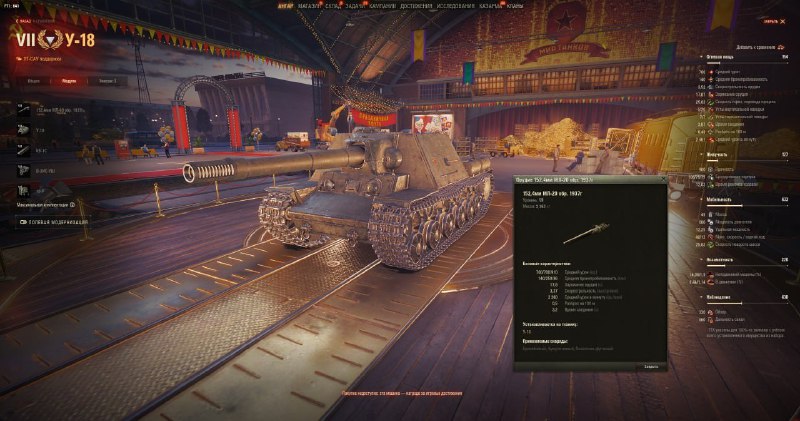Image resolution: width=800 pixels, height=421 pixels.
Task: Go to the Ангар (Garage) top menu
Action: click(x=286, y=4)
